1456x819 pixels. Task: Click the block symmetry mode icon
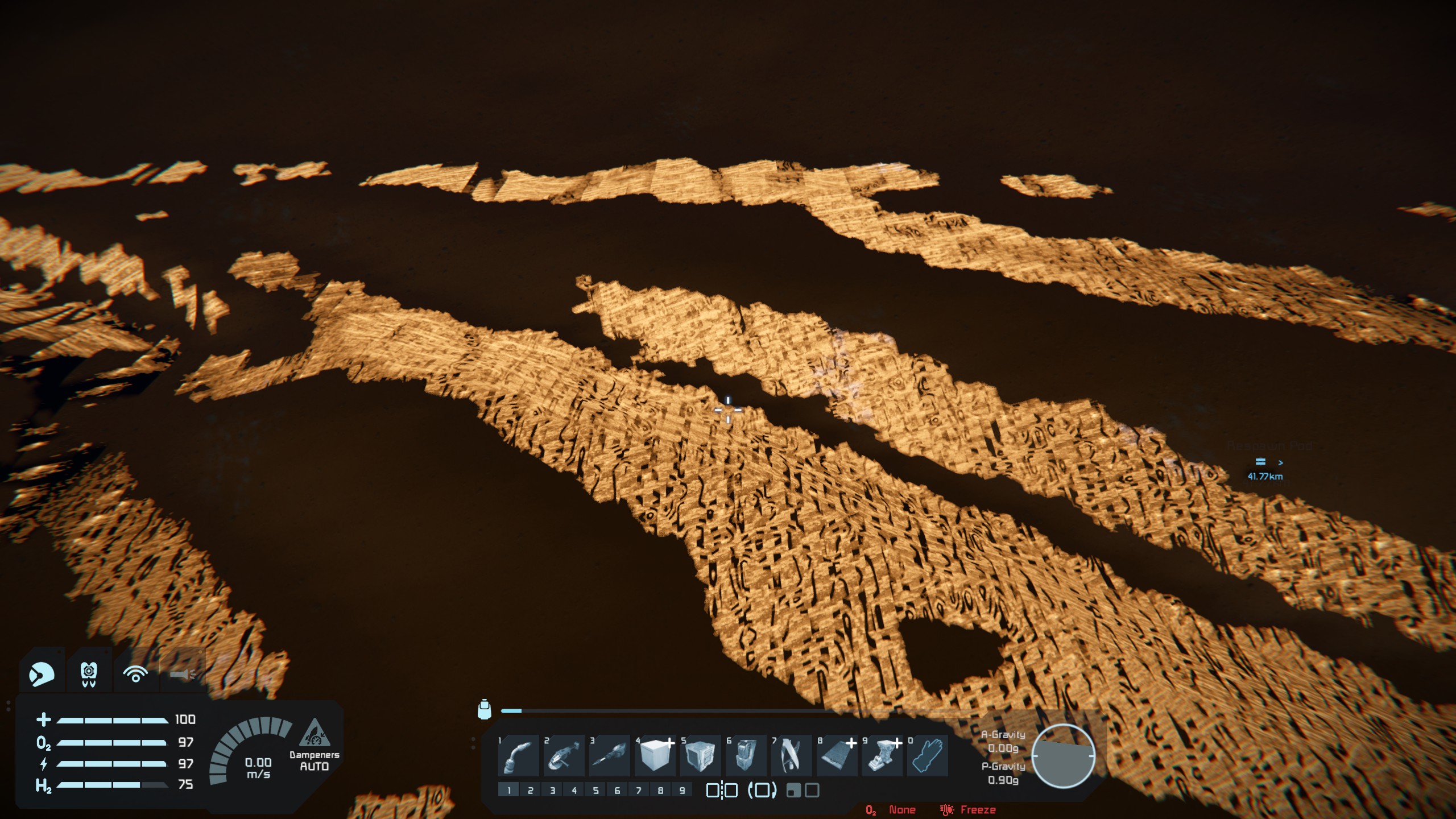pos(721,790)
